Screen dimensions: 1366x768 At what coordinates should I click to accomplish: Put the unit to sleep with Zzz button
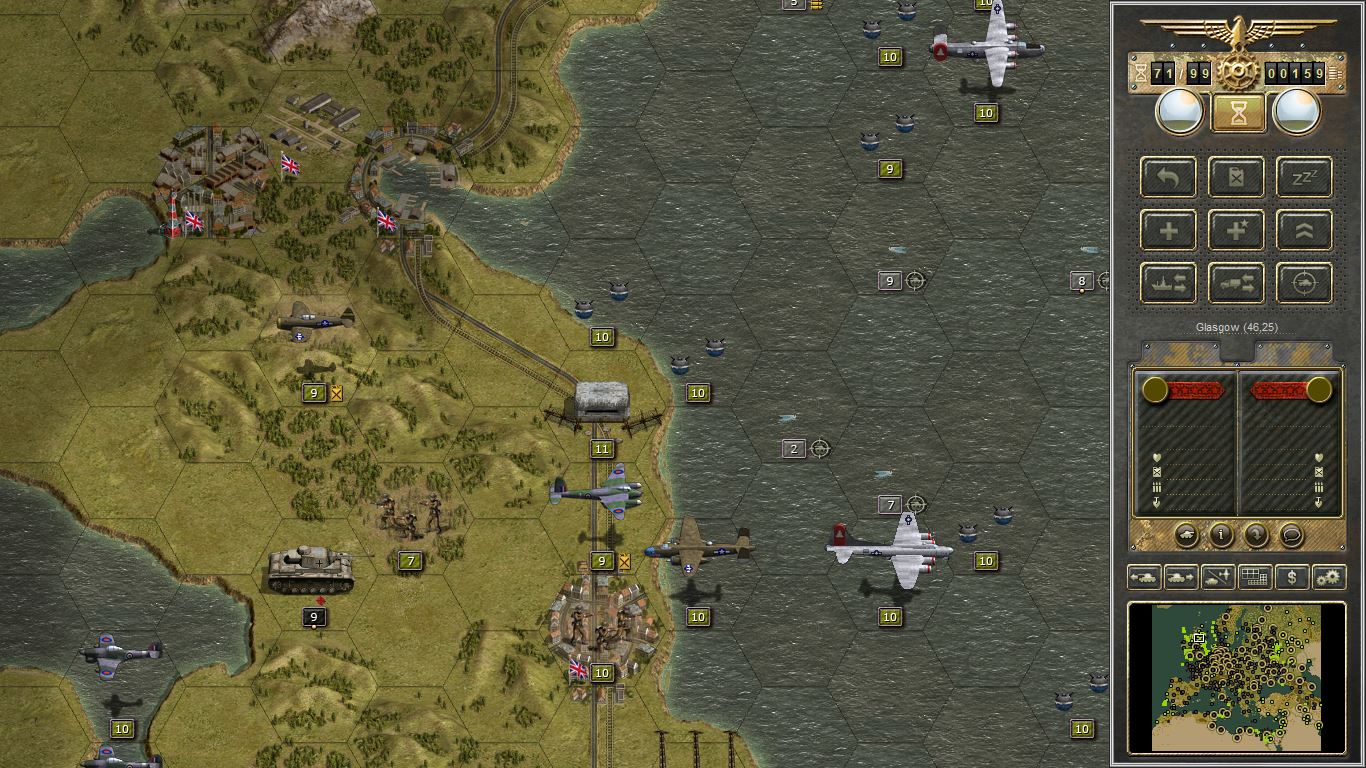tap(1304, 177)
